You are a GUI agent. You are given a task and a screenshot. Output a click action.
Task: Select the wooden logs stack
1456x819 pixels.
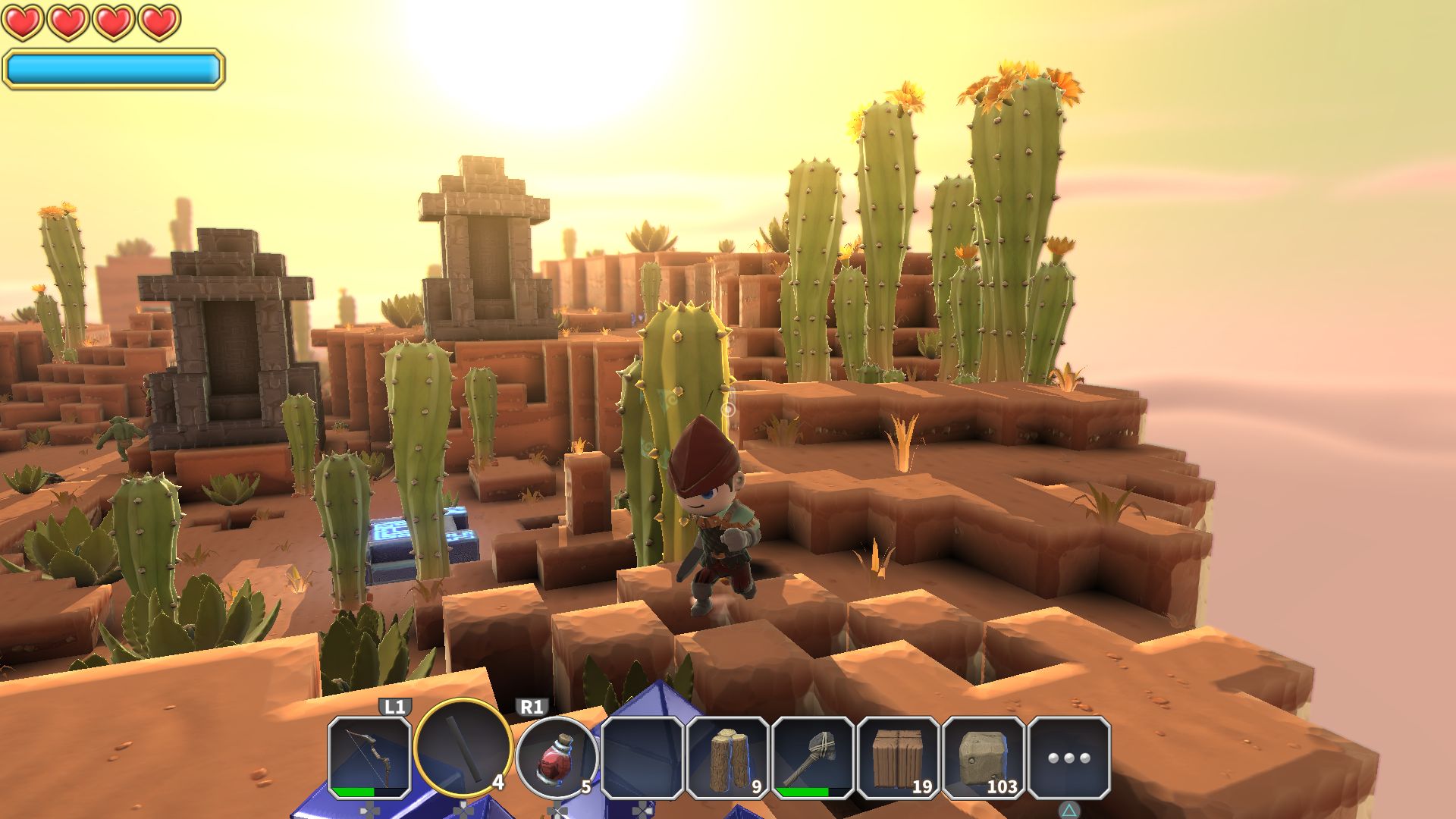[x=728, y=758]
